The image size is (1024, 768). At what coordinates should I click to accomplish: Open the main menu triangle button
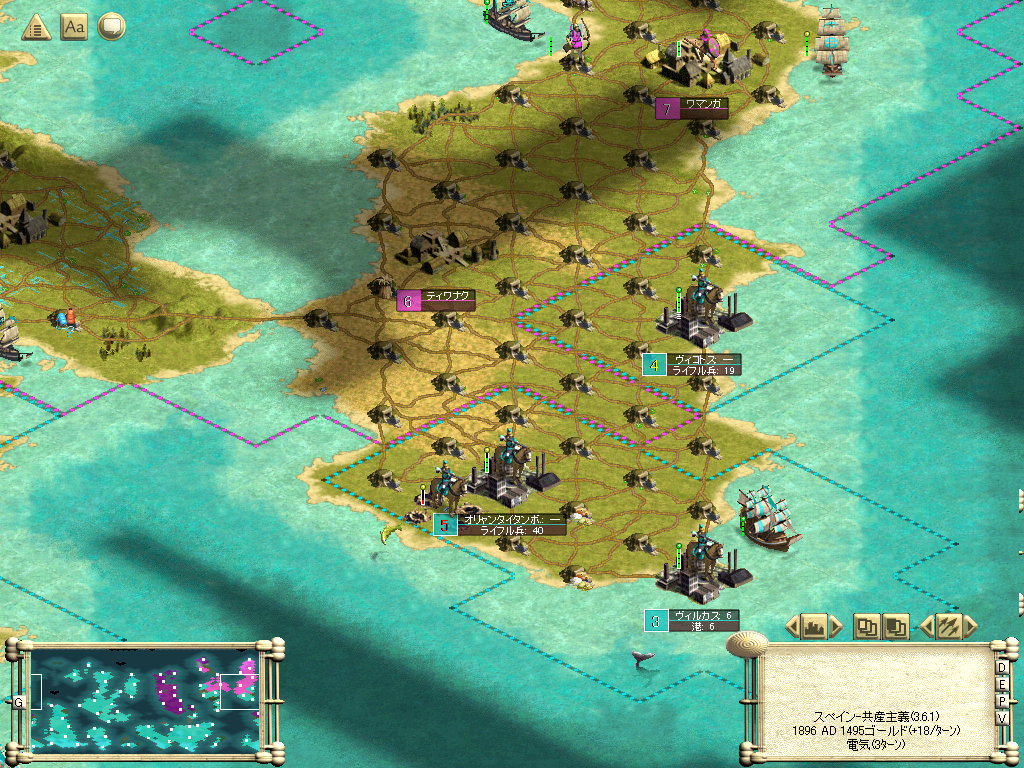[37, 27]
